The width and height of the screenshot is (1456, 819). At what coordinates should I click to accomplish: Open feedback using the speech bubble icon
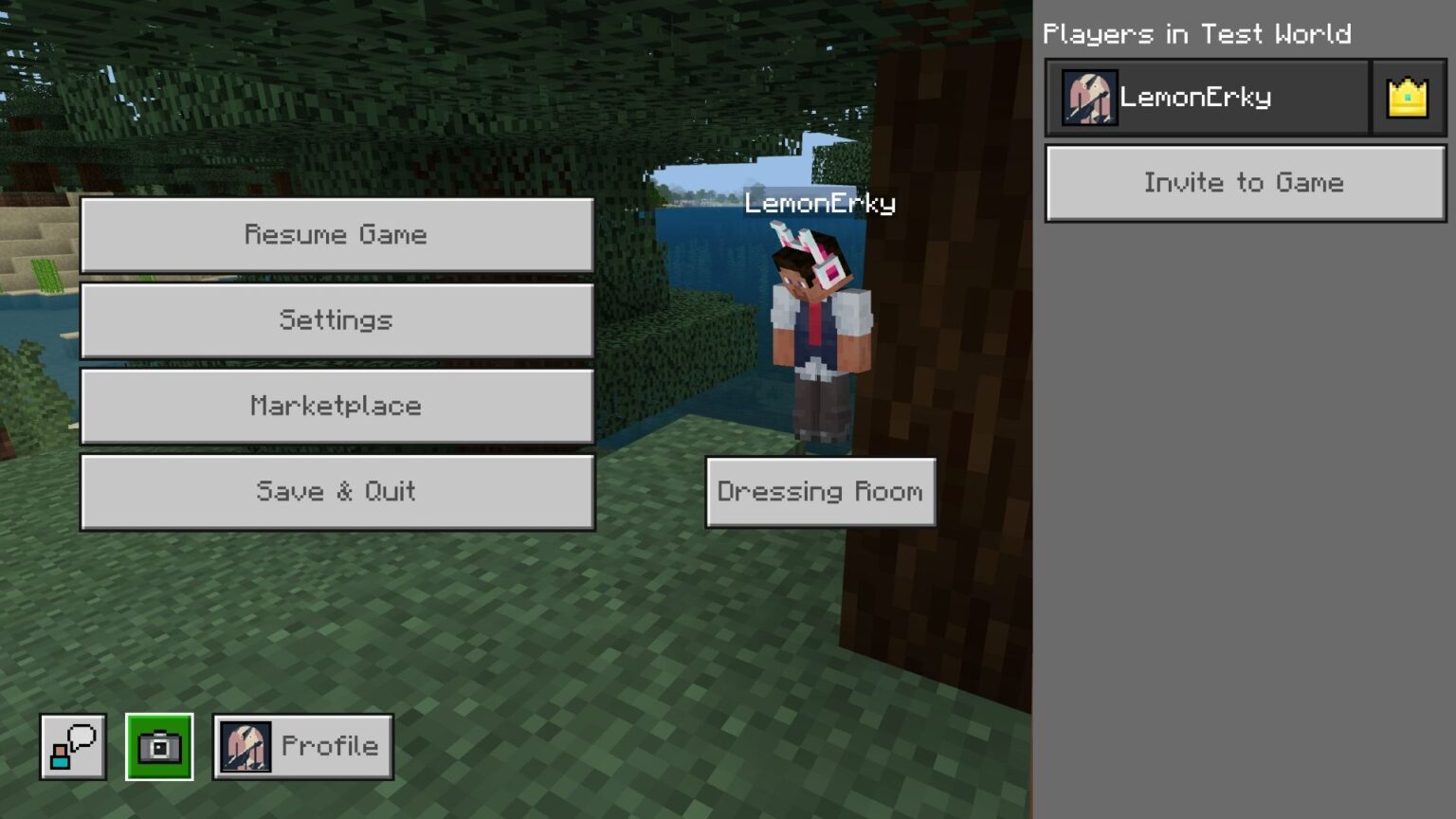click(72, 746)
